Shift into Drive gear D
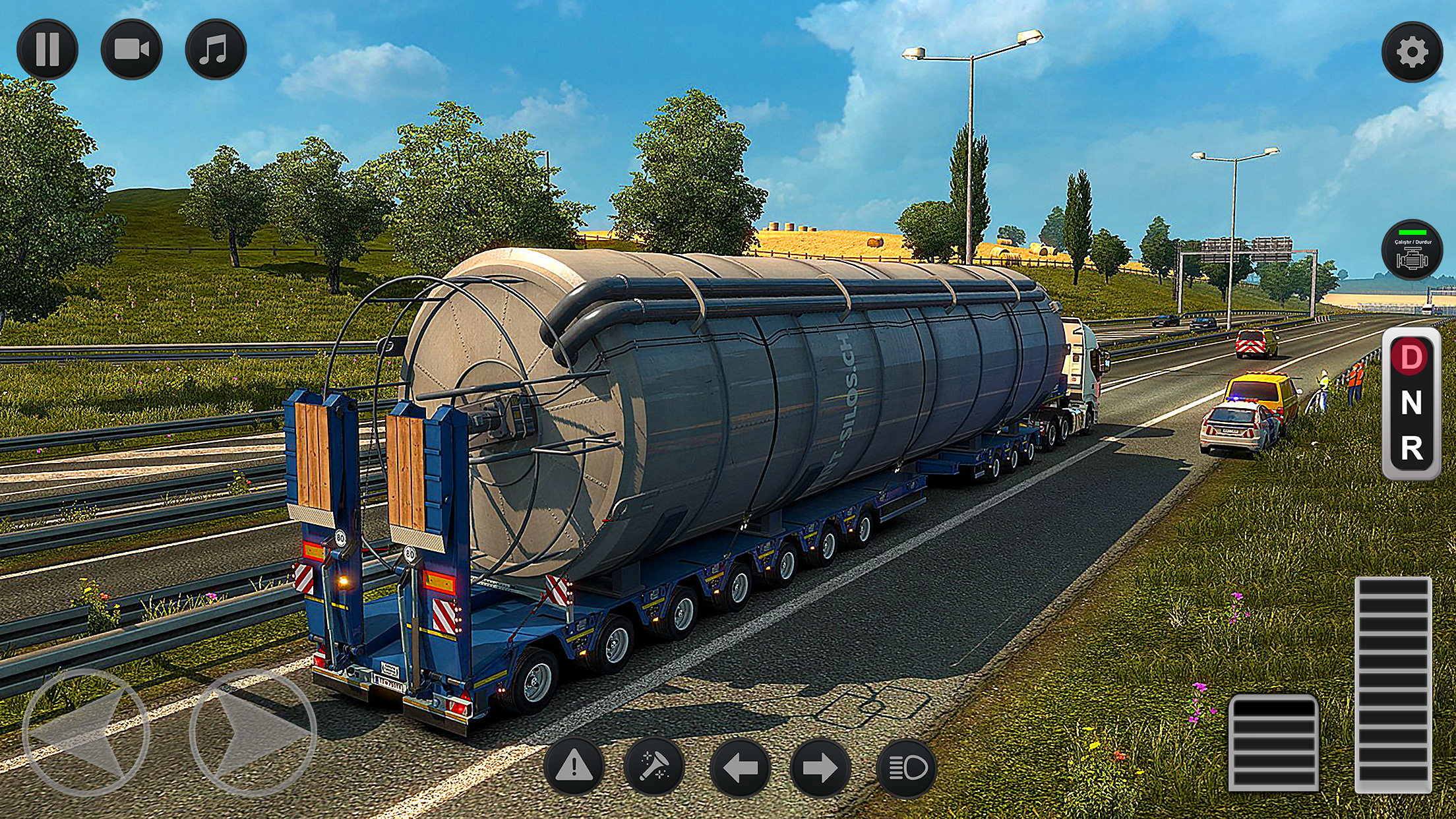This screenshot has height=819, width=1456. click(x=1411, y=357)
